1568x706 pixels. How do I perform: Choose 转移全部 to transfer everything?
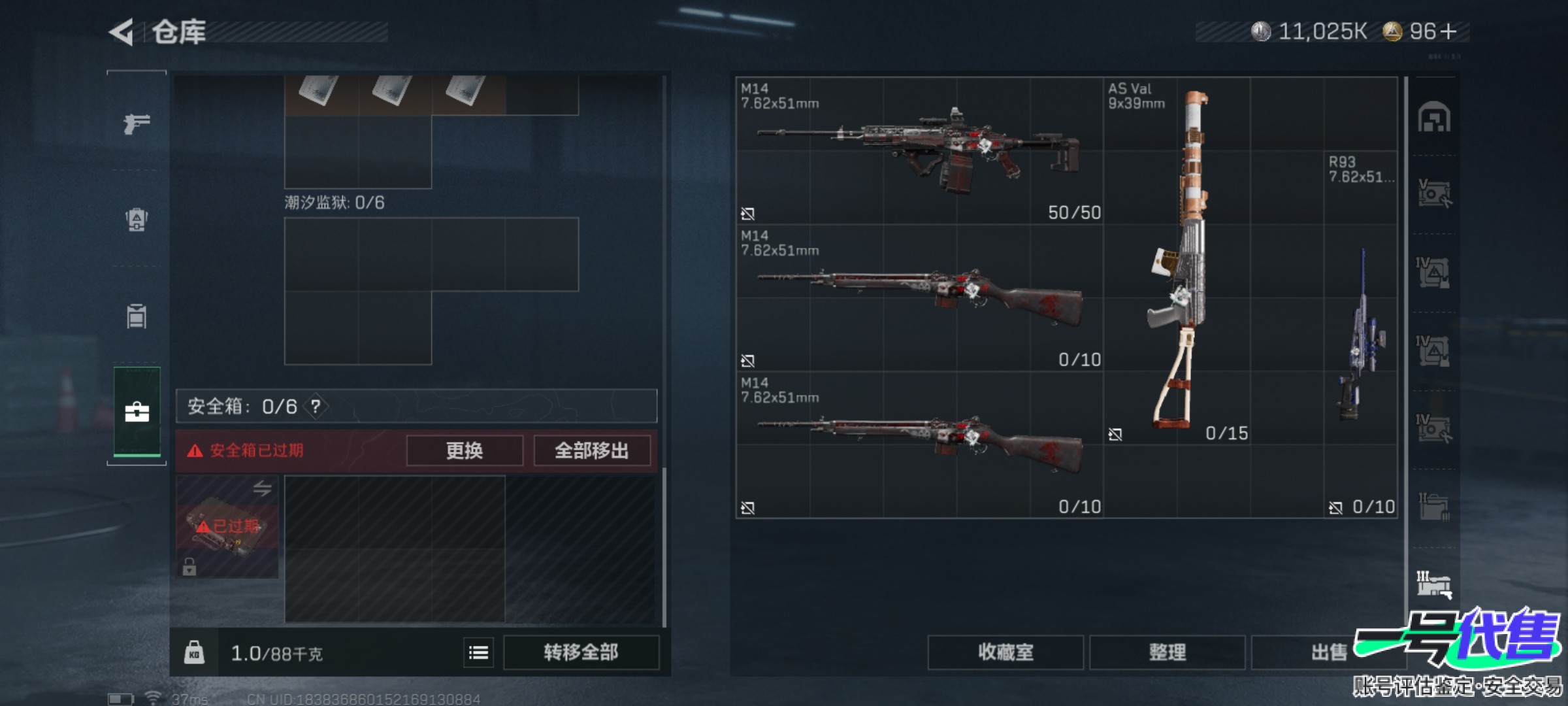pyautogui.click(x=581, y=652)
